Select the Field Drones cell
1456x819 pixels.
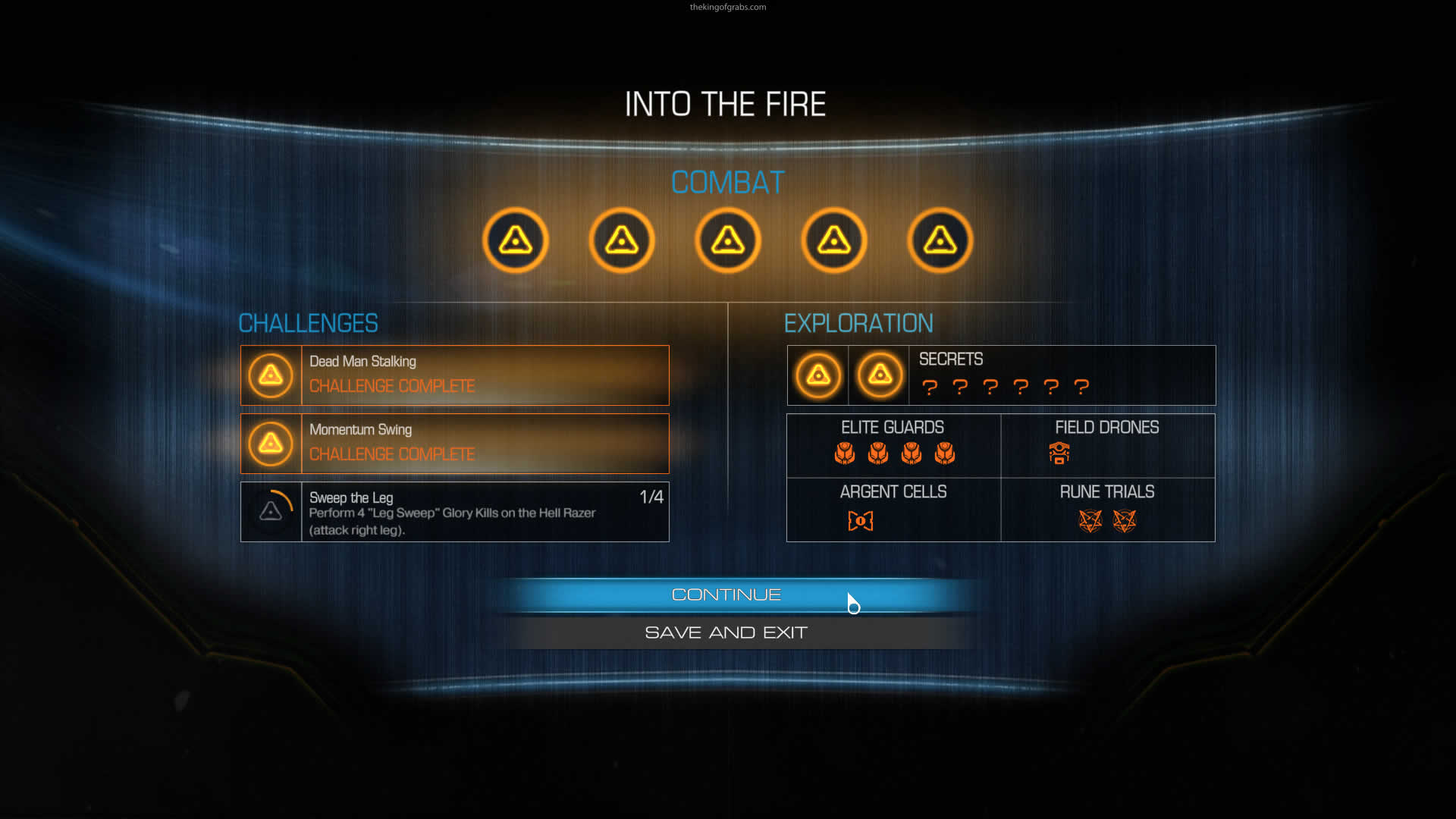click(1107, 445)
